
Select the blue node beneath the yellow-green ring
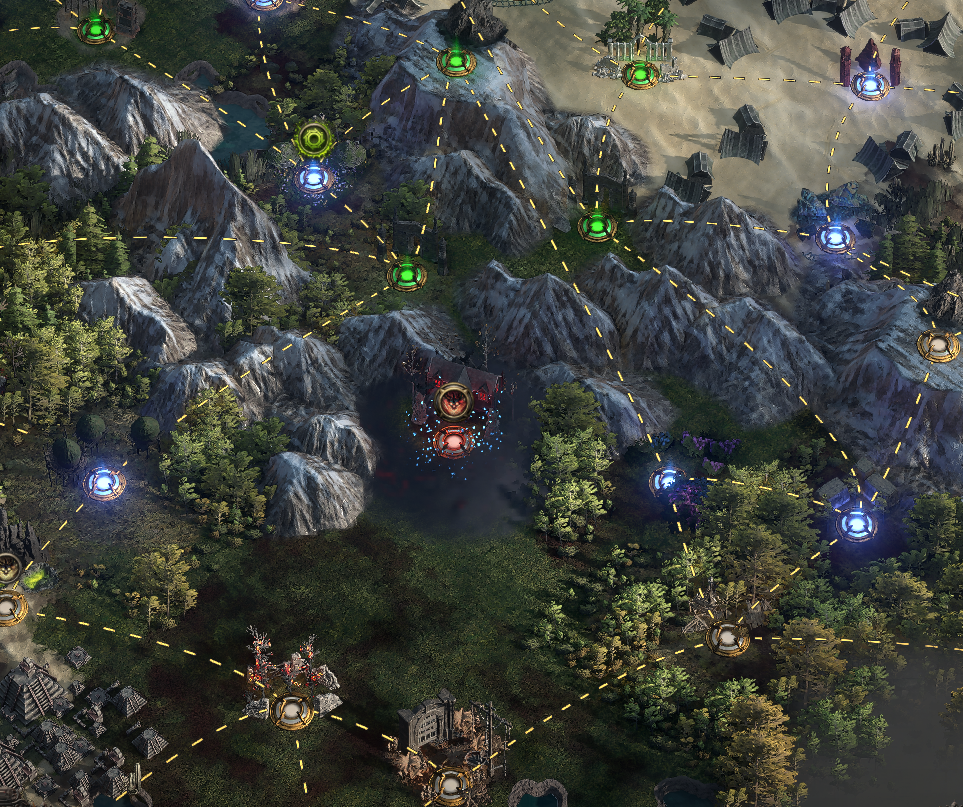(x=314, y=179)
